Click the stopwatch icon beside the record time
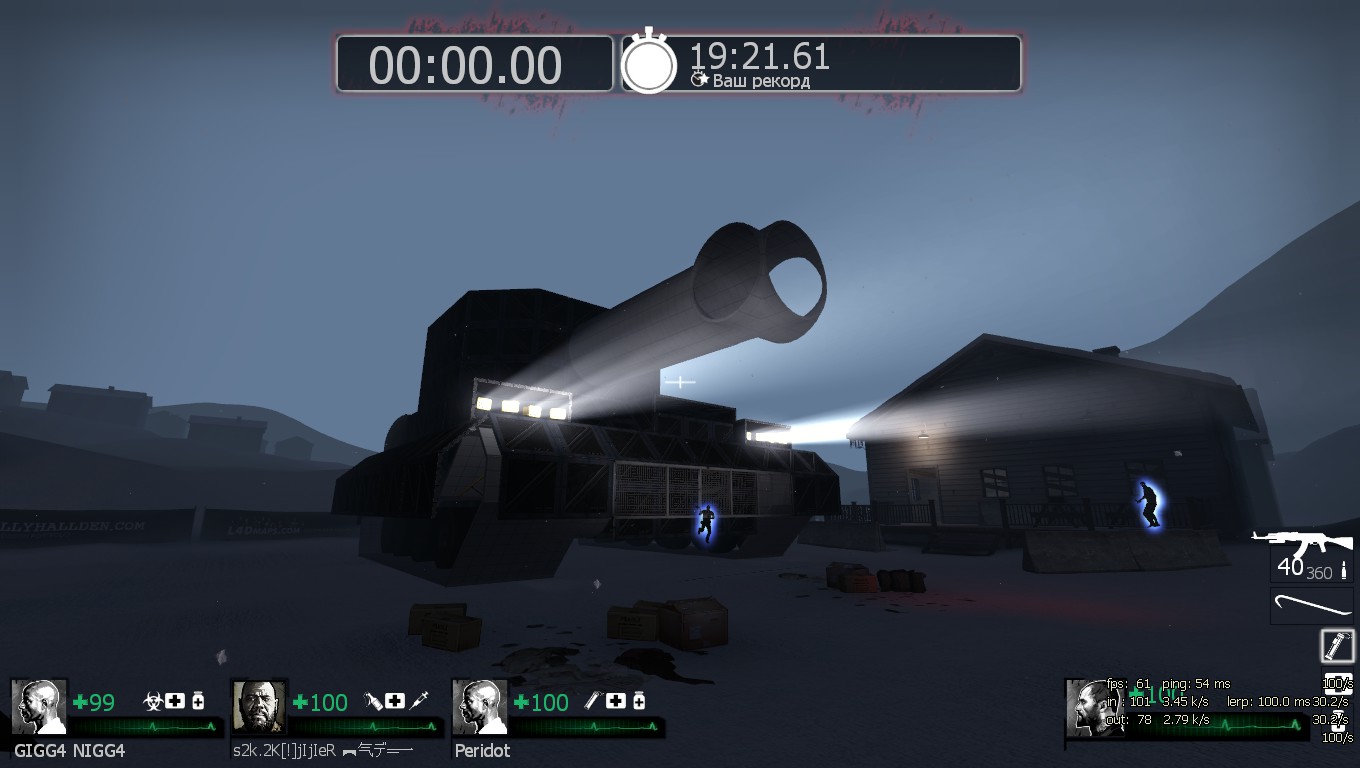Screen dimensions: 1360x768 tap(649, 63)
